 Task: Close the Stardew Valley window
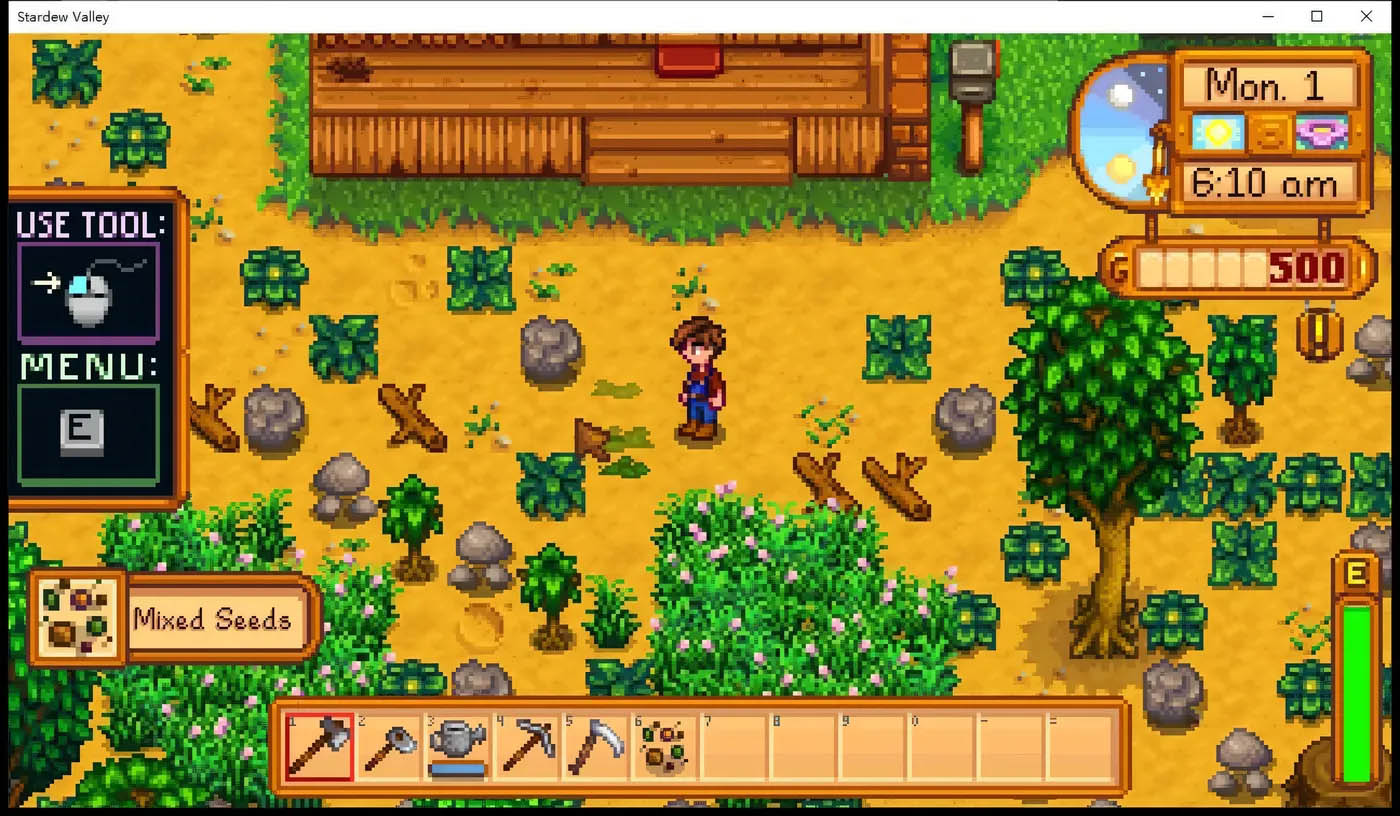(x=1366, y=16)
